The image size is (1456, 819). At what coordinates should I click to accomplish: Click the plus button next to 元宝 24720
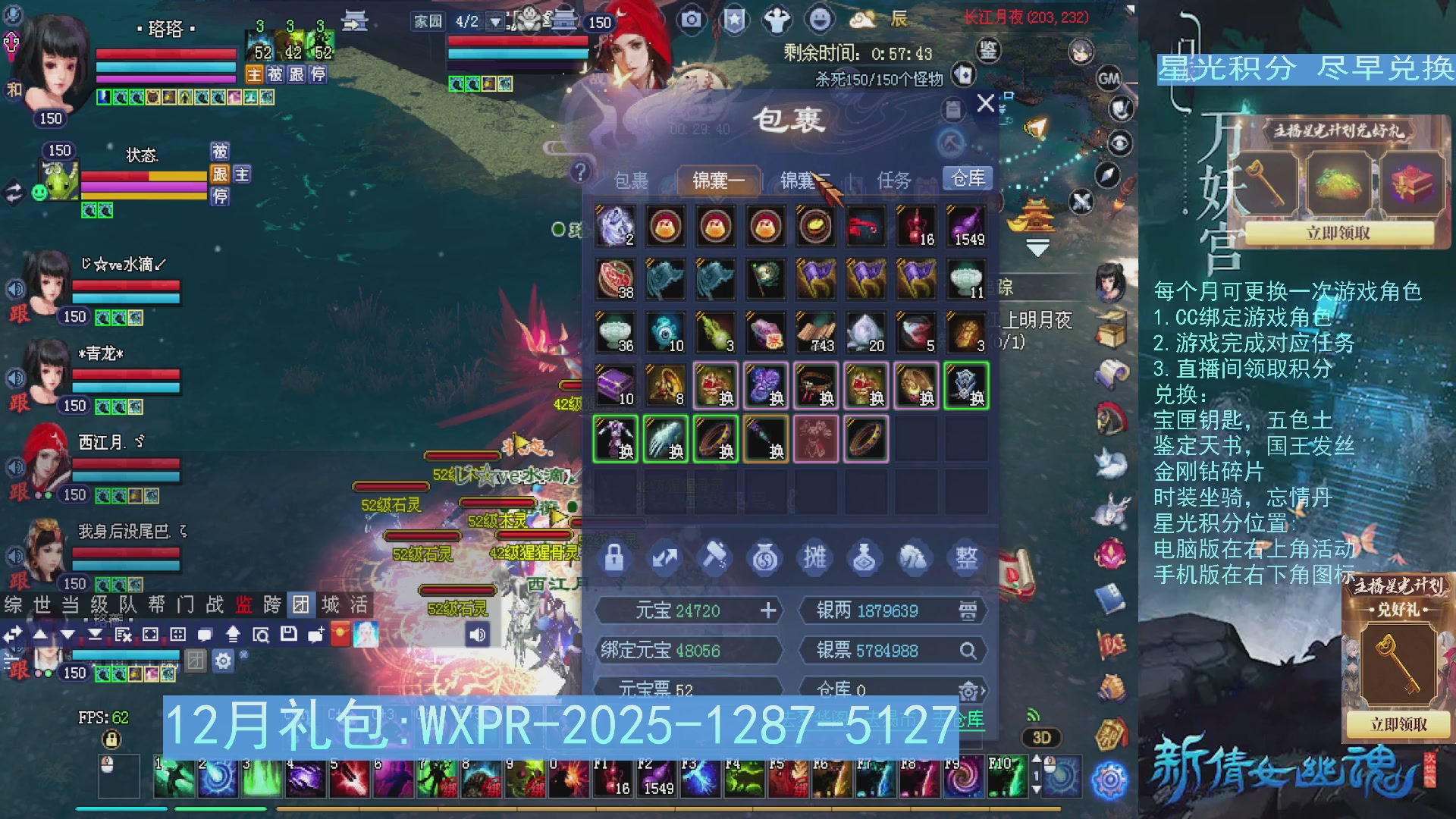[769, 610]
